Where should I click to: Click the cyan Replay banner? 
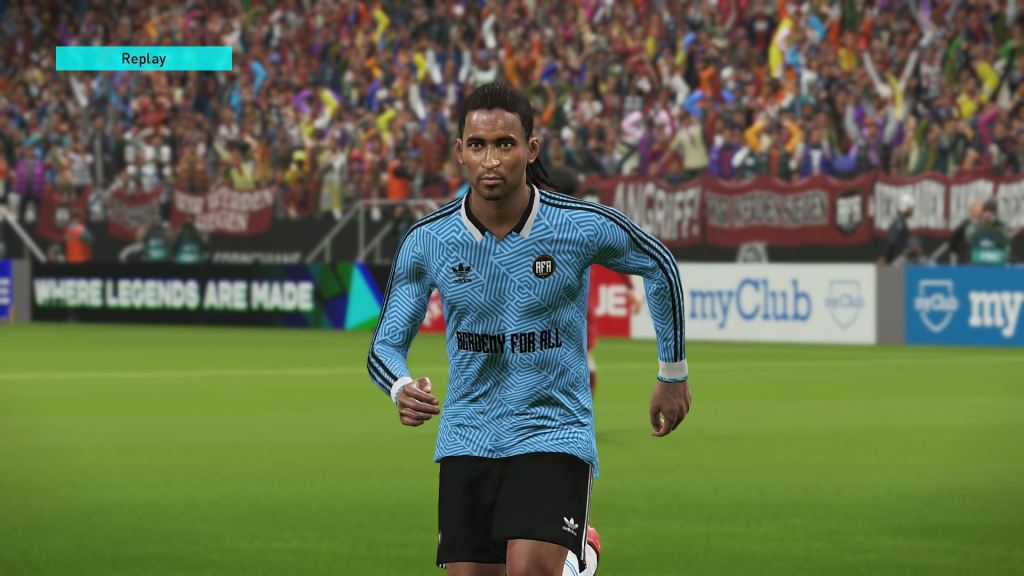(144, 59)
